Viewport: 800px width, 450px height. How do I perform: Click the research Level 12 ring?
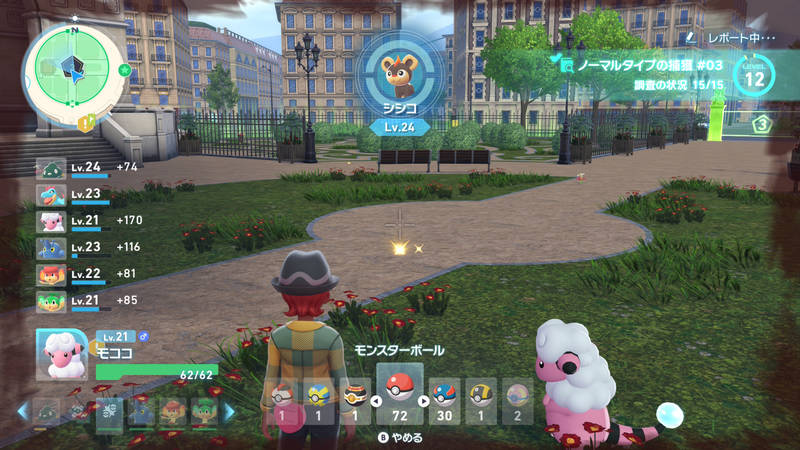[x=753, y=73]
